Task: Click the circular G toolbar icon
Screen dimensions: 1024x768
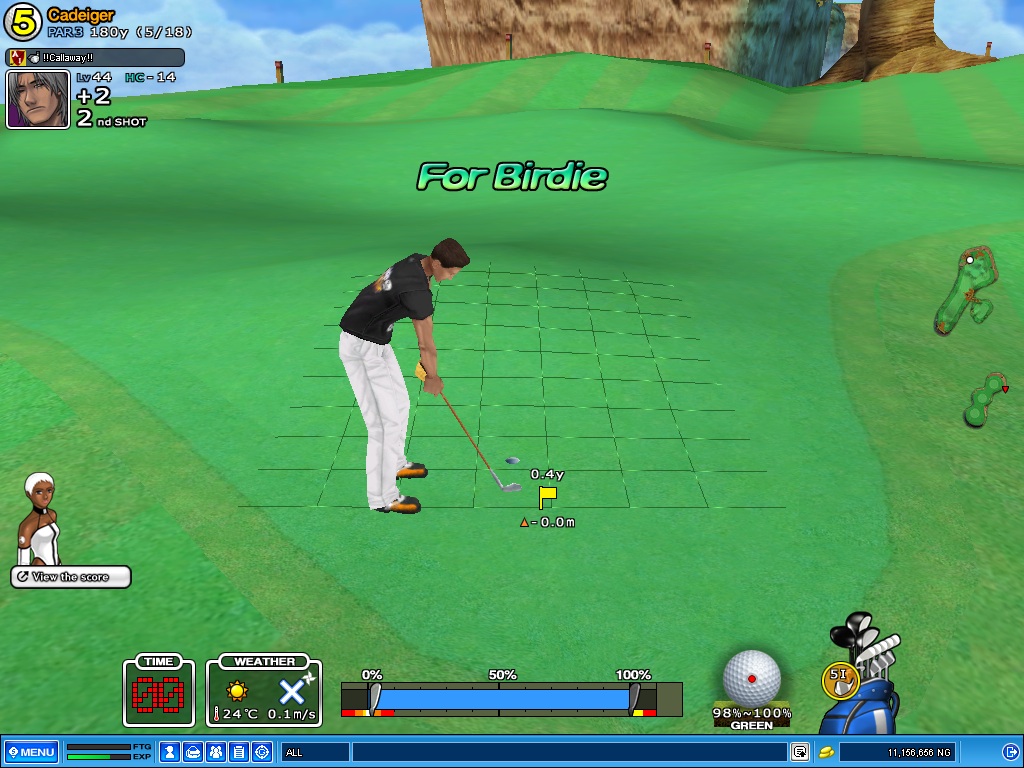Action: point(262,752)
